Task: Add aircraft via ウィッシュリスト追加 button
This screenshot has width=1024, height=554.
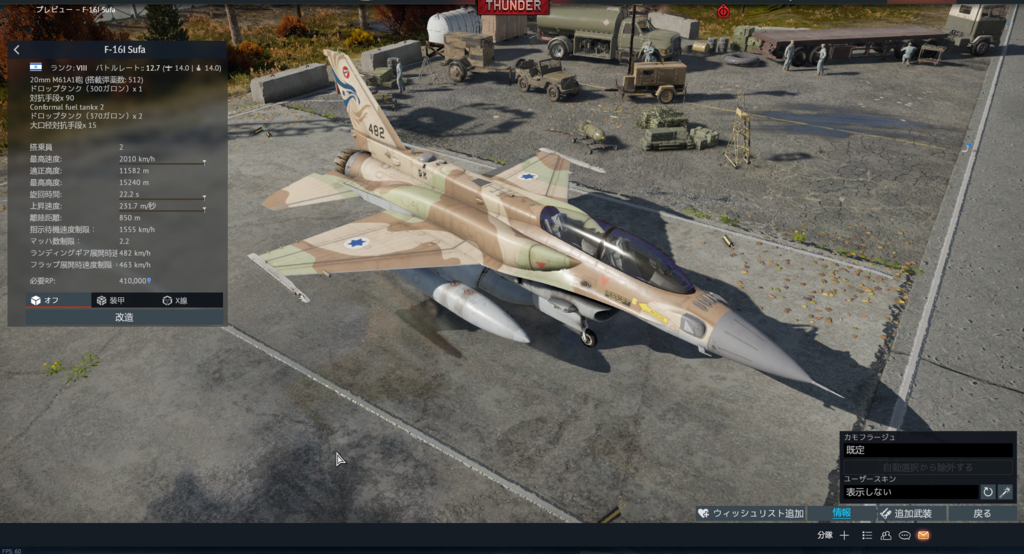Action: [750, 513]
